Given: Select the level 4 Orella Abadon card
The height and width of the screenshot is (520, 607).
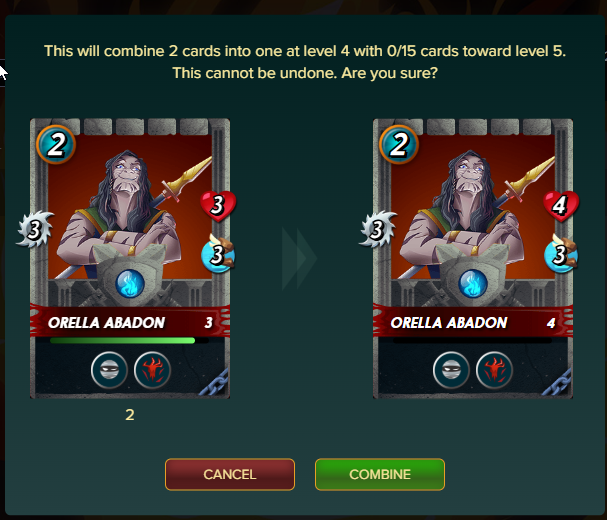Looking at the screenshot, I should [x=472, y=258].
